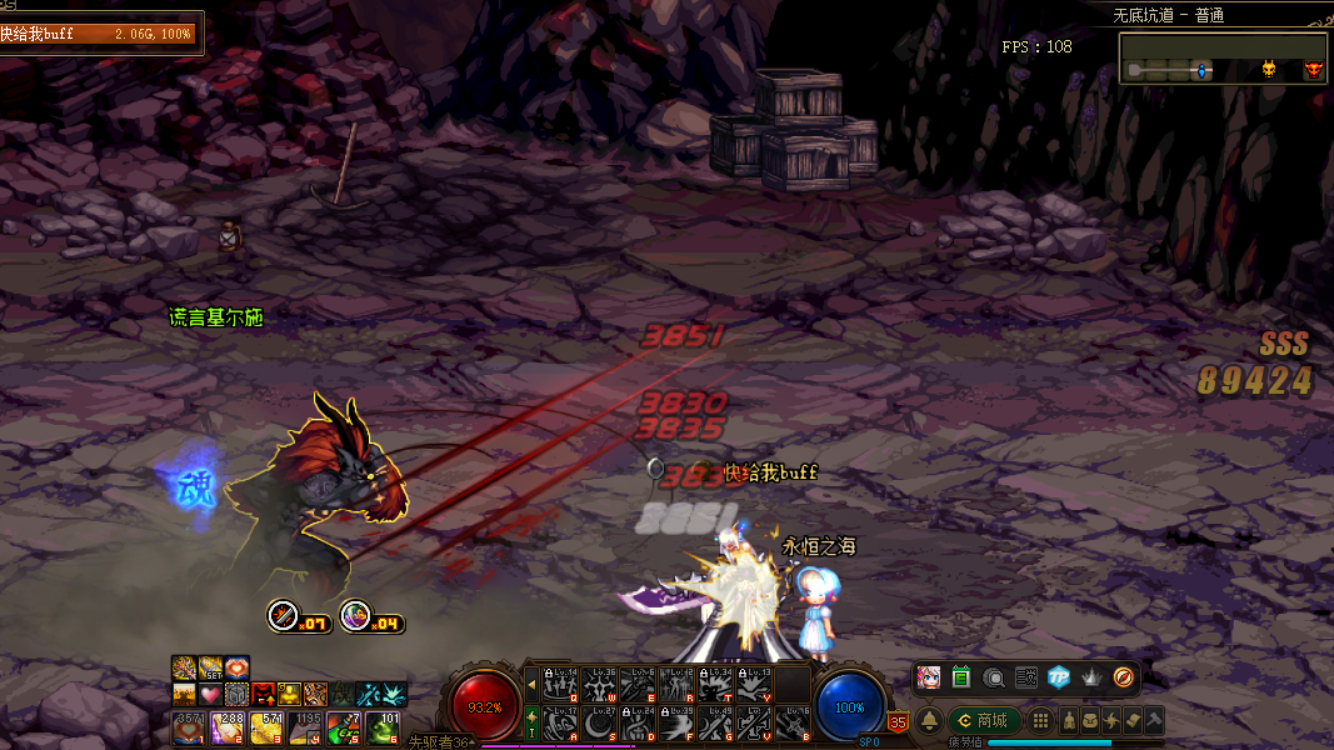
Task: Click the red devil buff icon
Action: click(263, 693)
